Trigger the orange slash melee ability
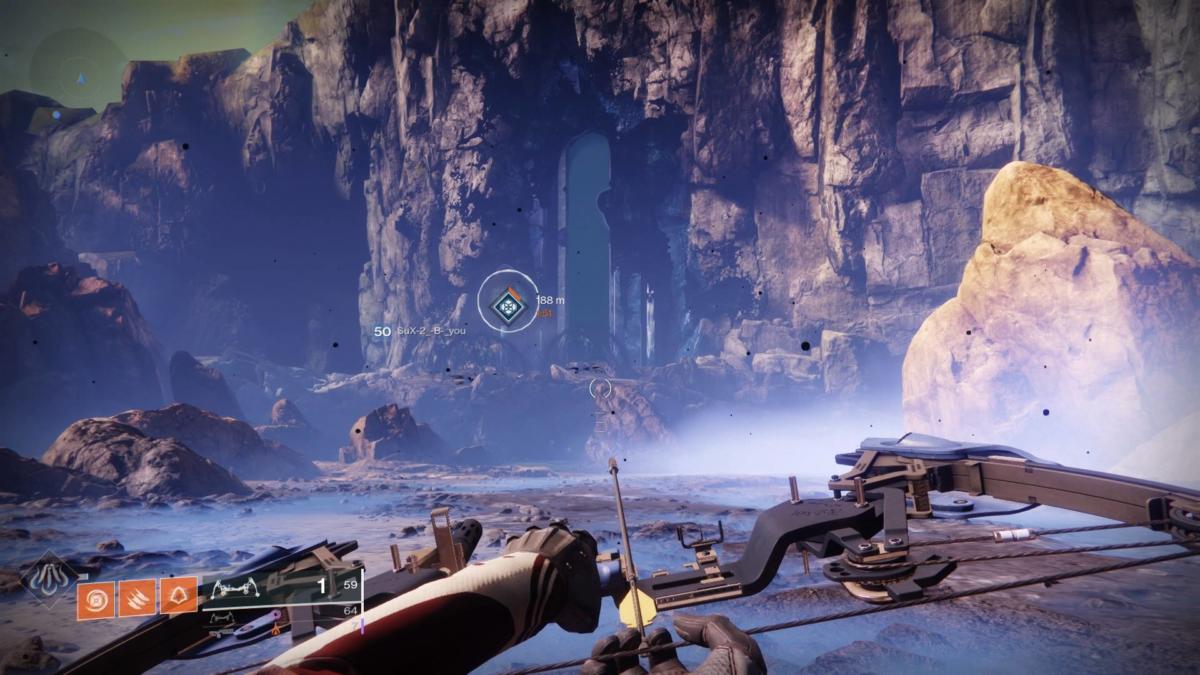Viewport: 1200px width, 675px height. click(137, 597)
